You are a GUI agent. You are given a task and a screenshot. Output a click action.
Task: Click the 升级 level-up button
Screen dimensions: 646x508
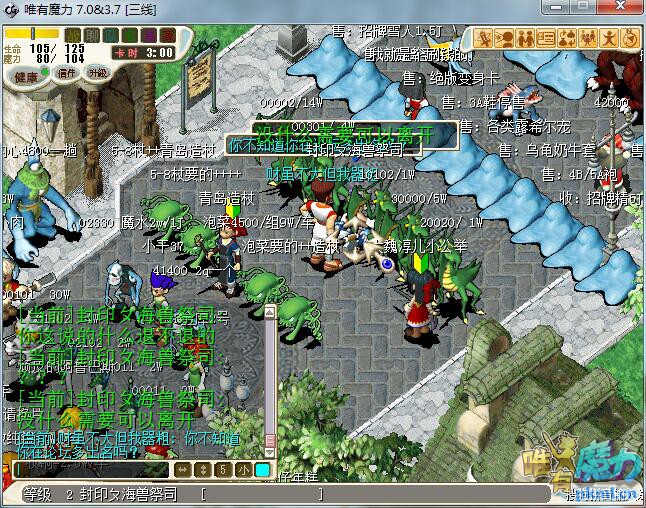tap(97, 73)
